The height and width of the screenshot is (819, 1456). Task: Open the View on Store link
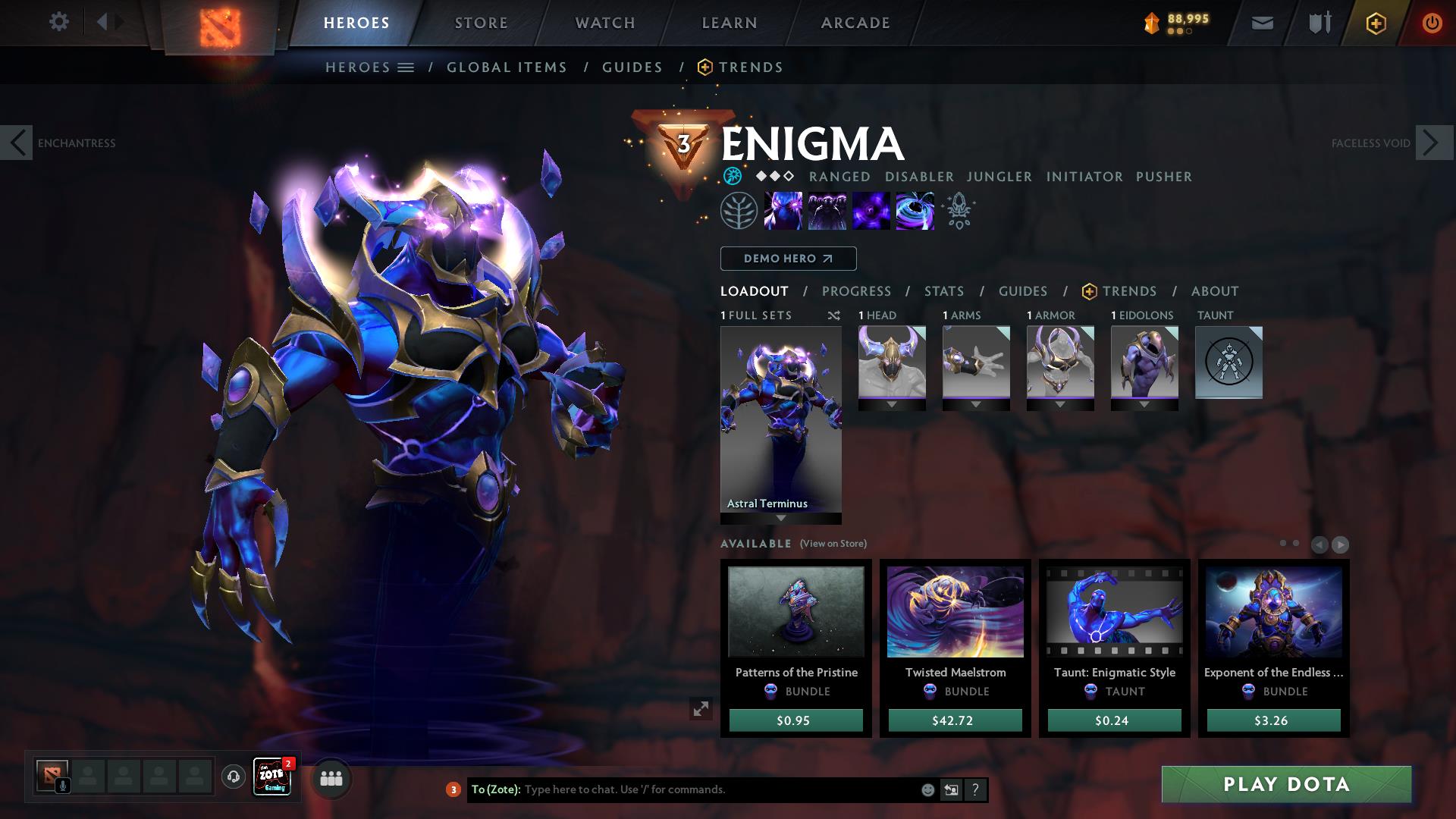tap(832, 543)
